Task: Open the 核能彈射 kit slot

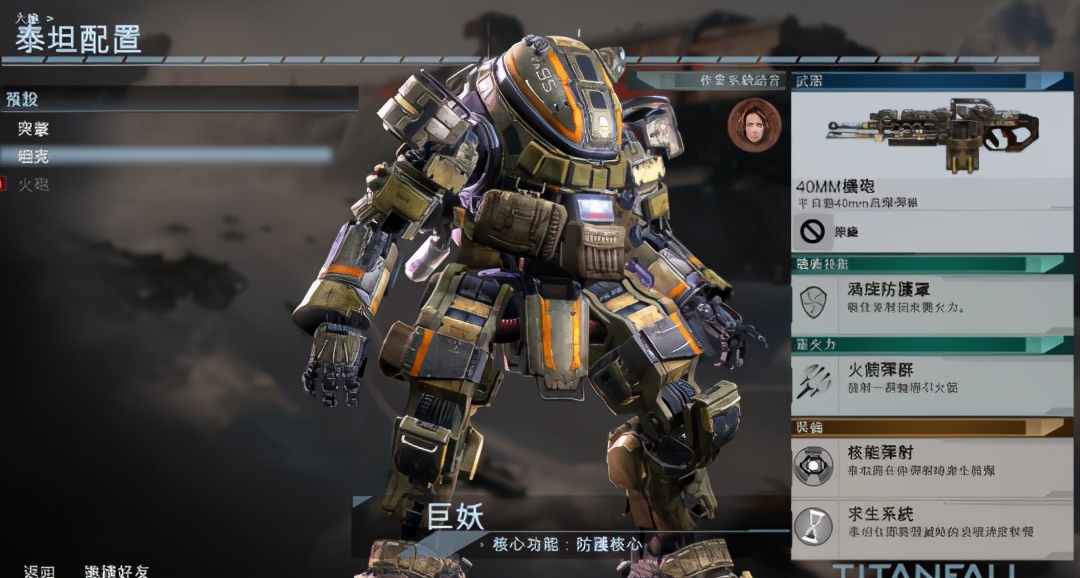Action: click(932, 461)
